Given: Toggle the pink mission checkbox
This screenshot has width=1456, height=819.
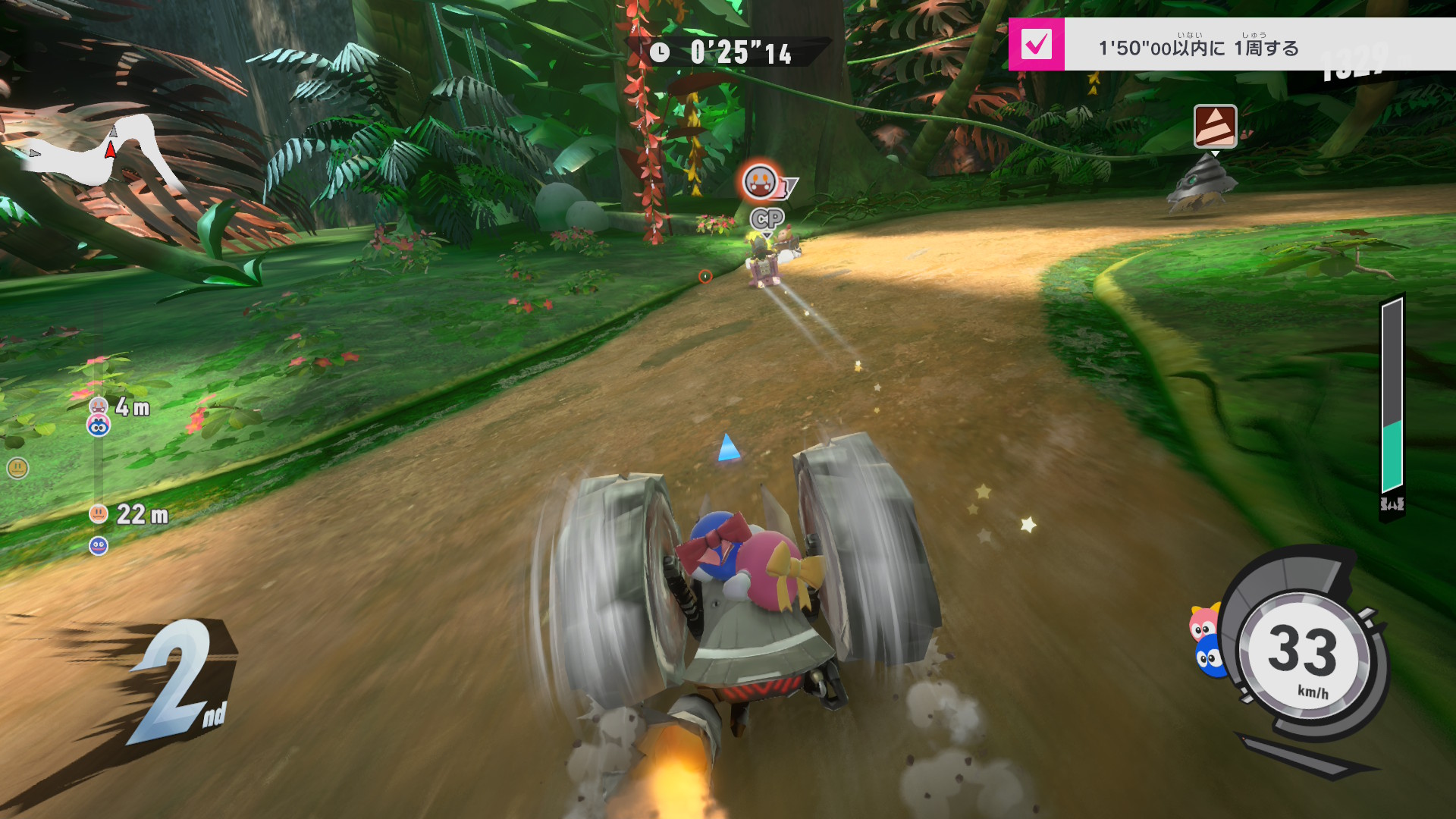Looking at the screenshot, I should 1036,45.
